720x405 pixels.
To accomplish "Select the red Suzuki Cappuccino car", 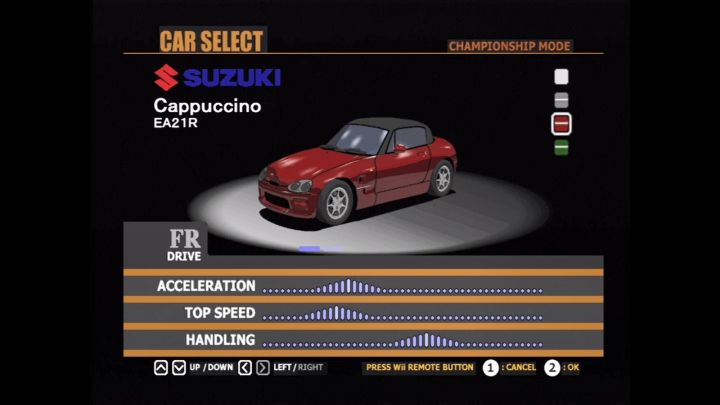I will tap(355, 166).
